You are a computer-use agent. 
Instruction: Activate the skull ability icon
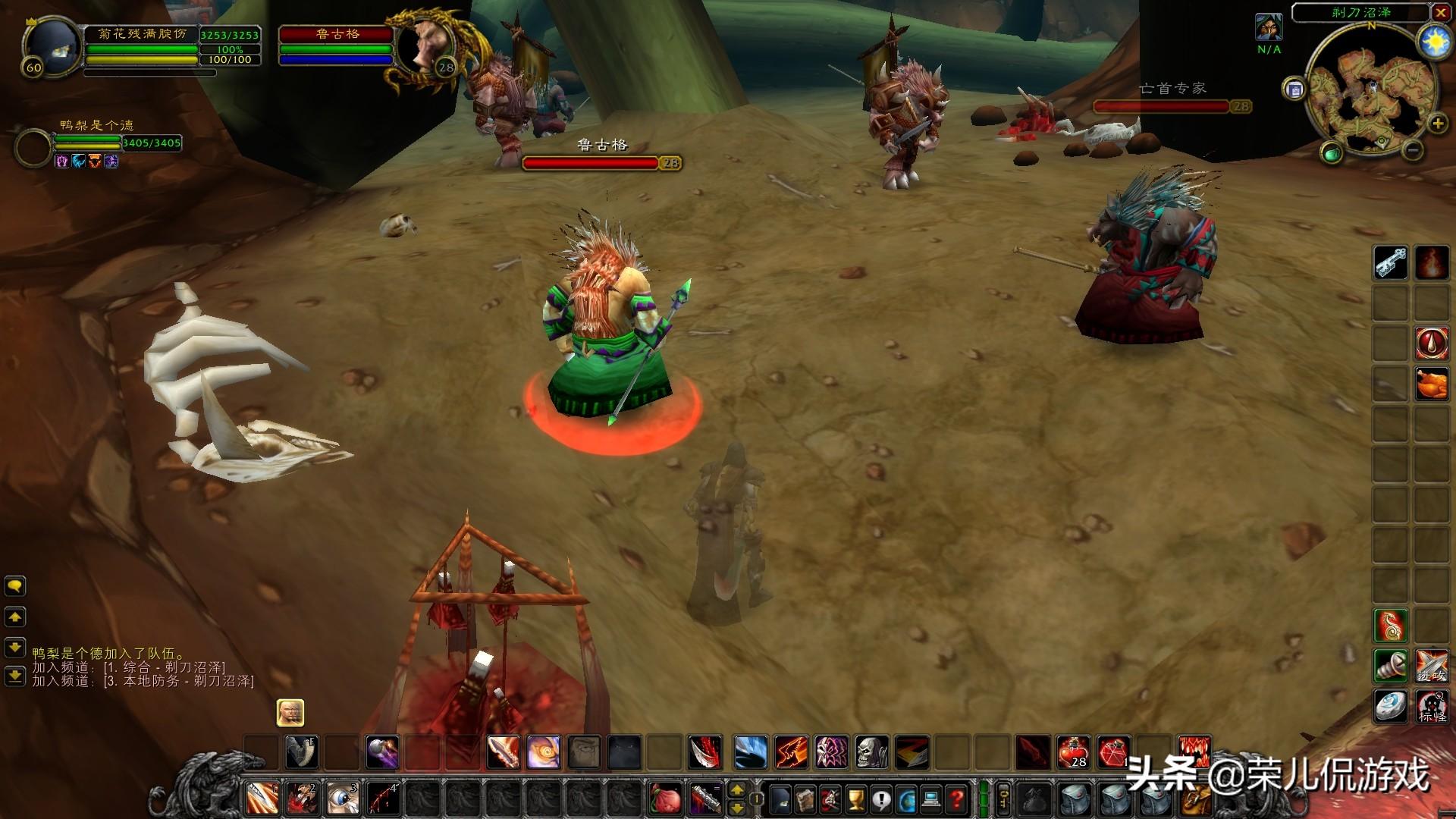871,752
